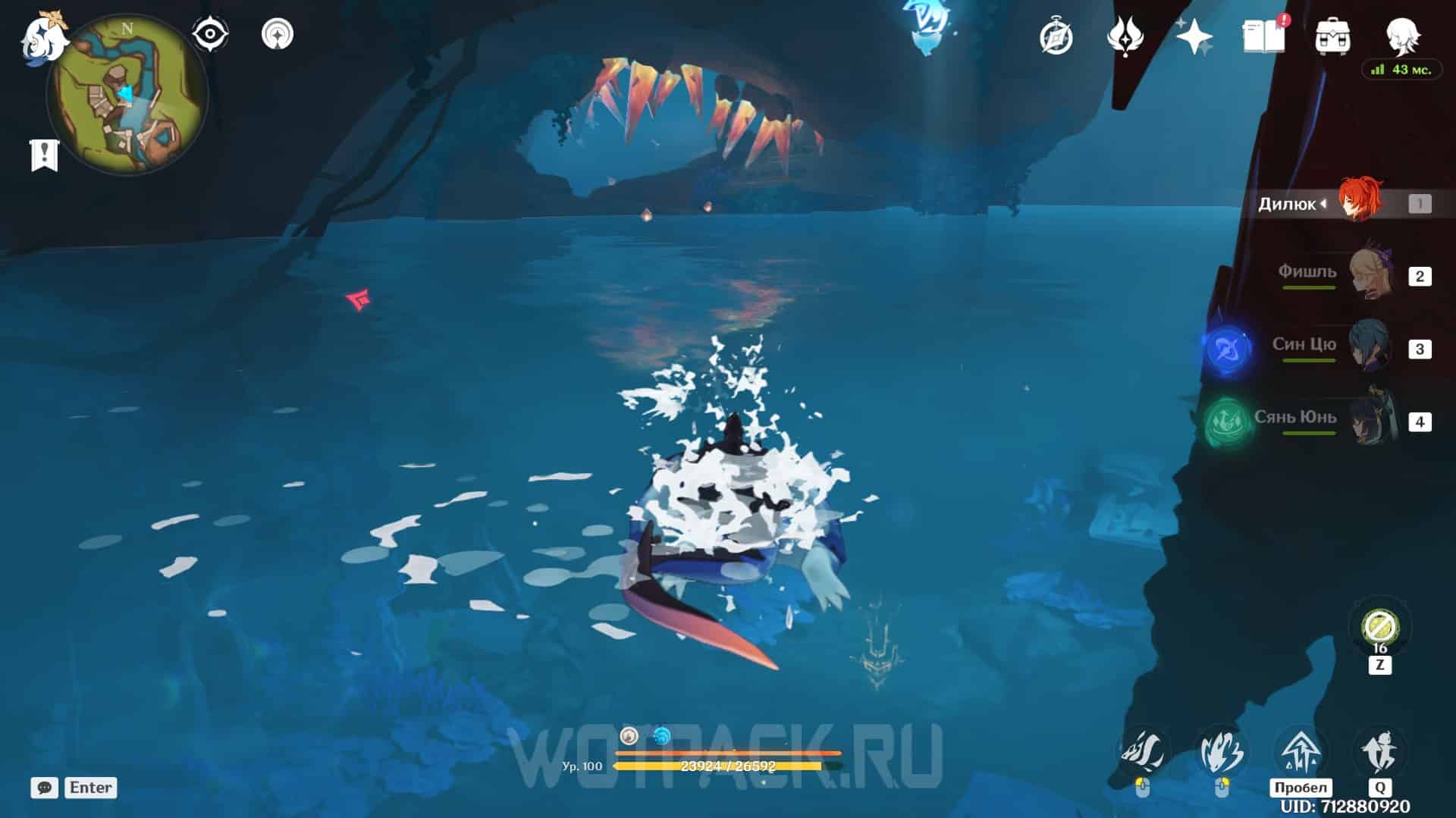This screenshot has height=818, width=1456.
Task: Open the compass events icon
Action: [x=1056, y=36]
